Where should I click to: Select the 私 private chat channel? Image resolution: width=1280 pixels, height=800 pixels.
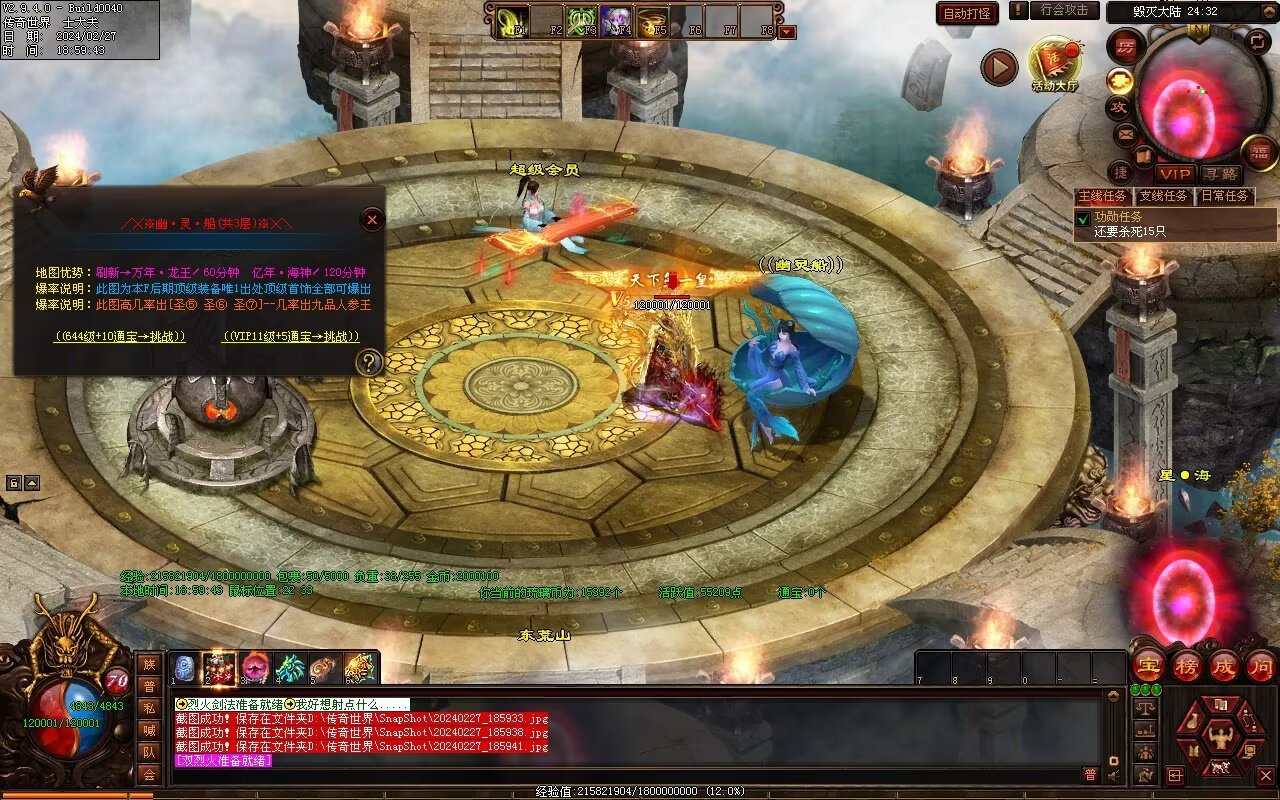149,708
